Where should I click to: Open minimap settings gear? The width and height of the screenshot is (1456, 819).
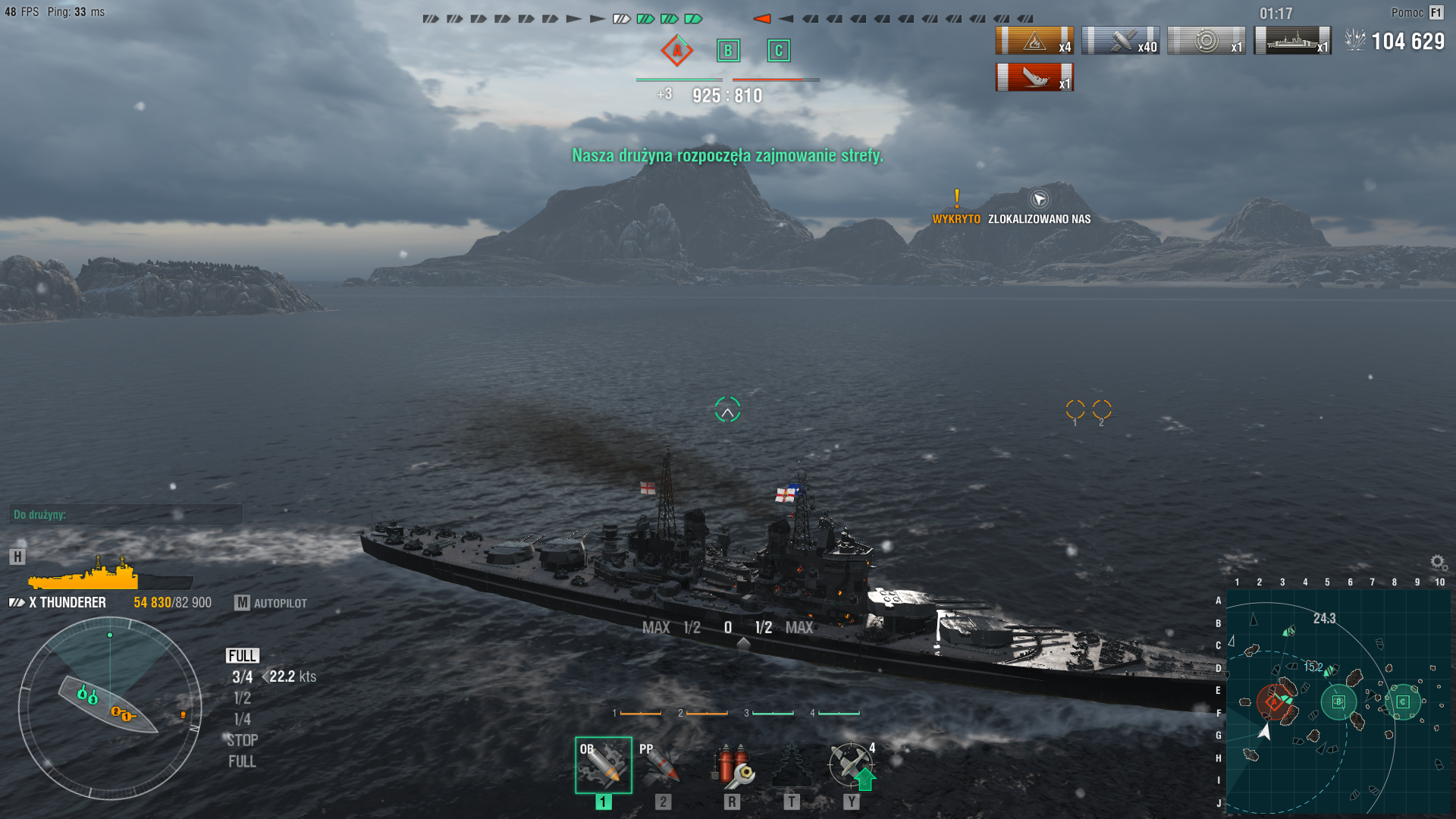tap(1438, 562)
